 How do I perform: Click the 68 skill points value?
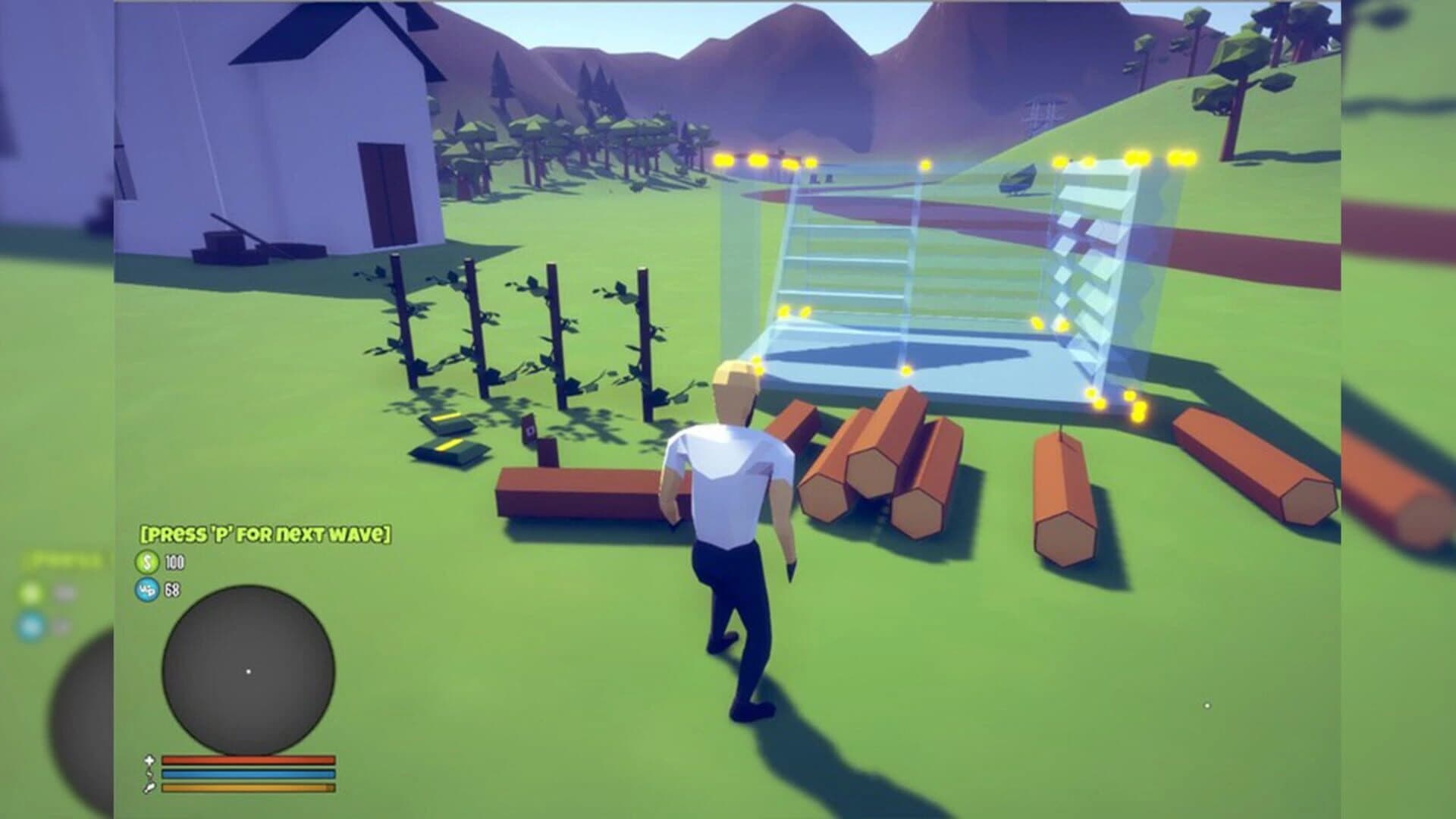coord(173,591)
